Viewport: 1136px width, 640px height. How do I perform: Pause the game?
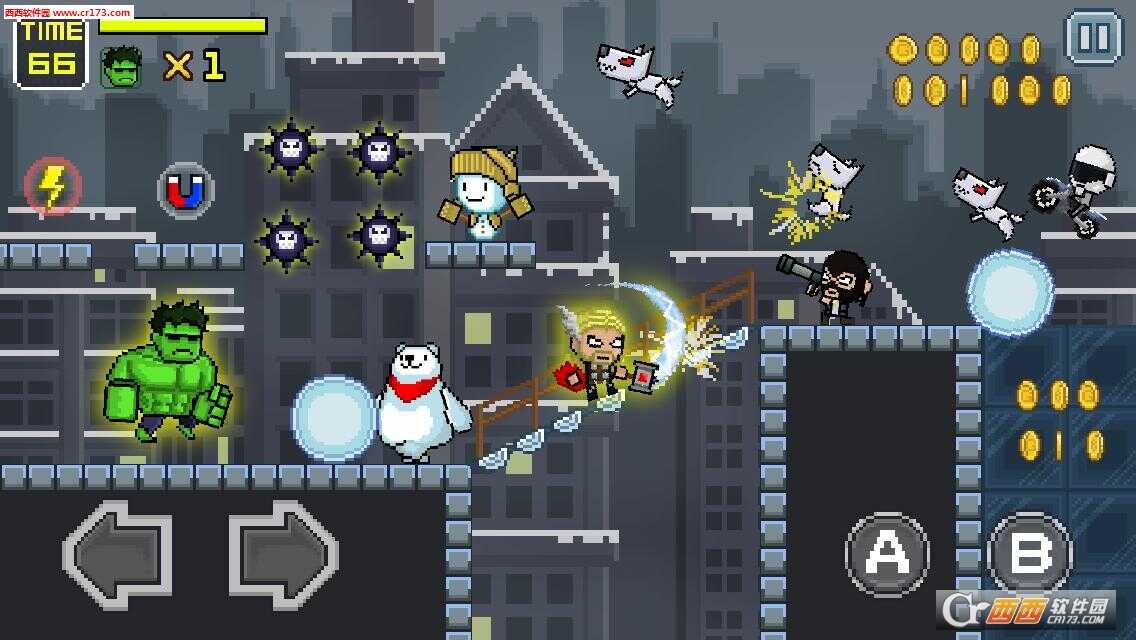pos(1094,38)
